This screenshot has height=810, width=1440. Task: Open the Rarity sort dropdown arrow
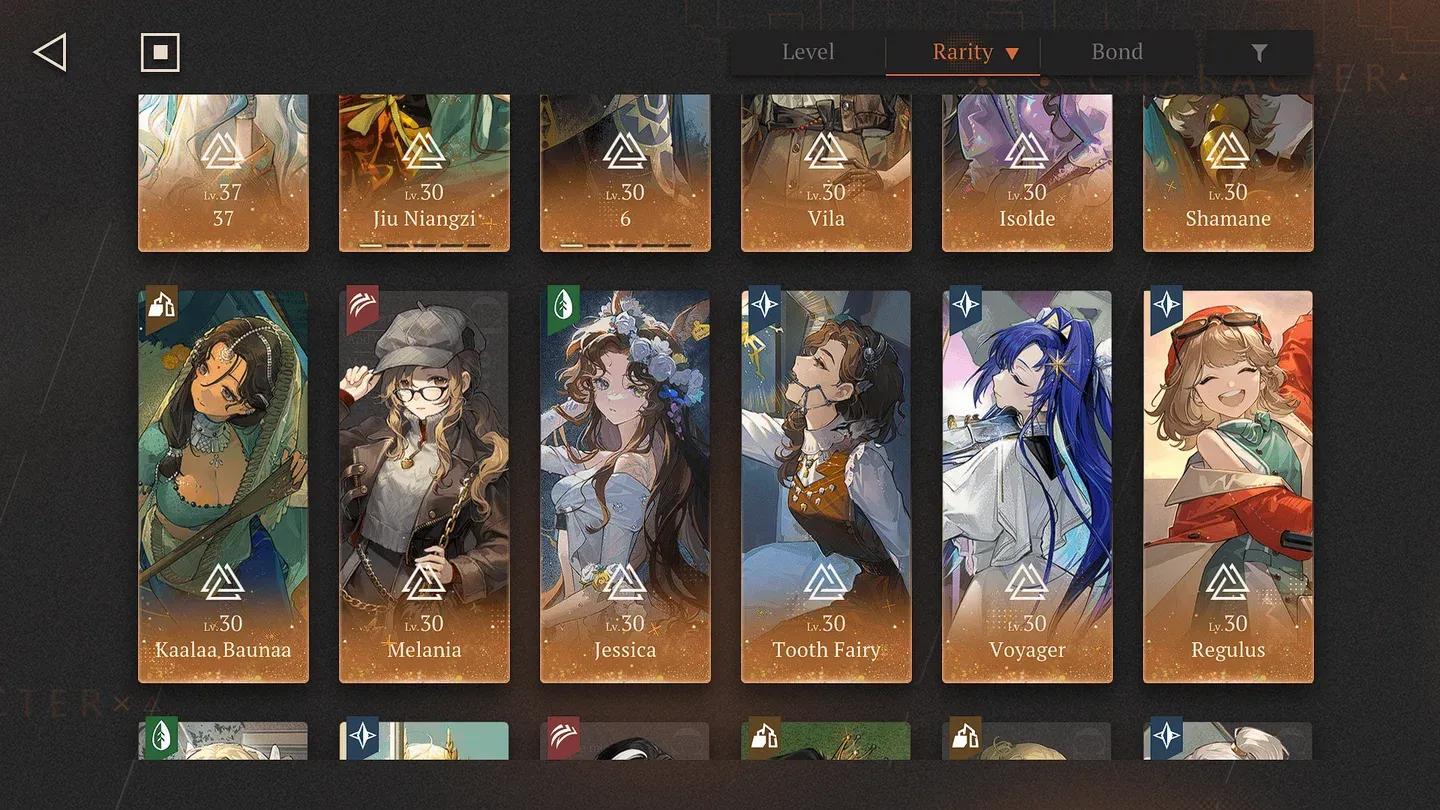[1012, 52]
